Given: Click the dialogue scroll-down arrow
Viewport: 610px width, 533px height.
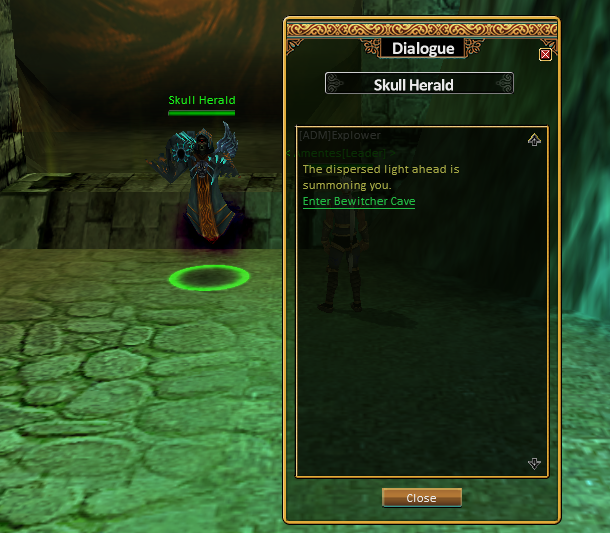Looking at the screenshot, I should point(534,463).
